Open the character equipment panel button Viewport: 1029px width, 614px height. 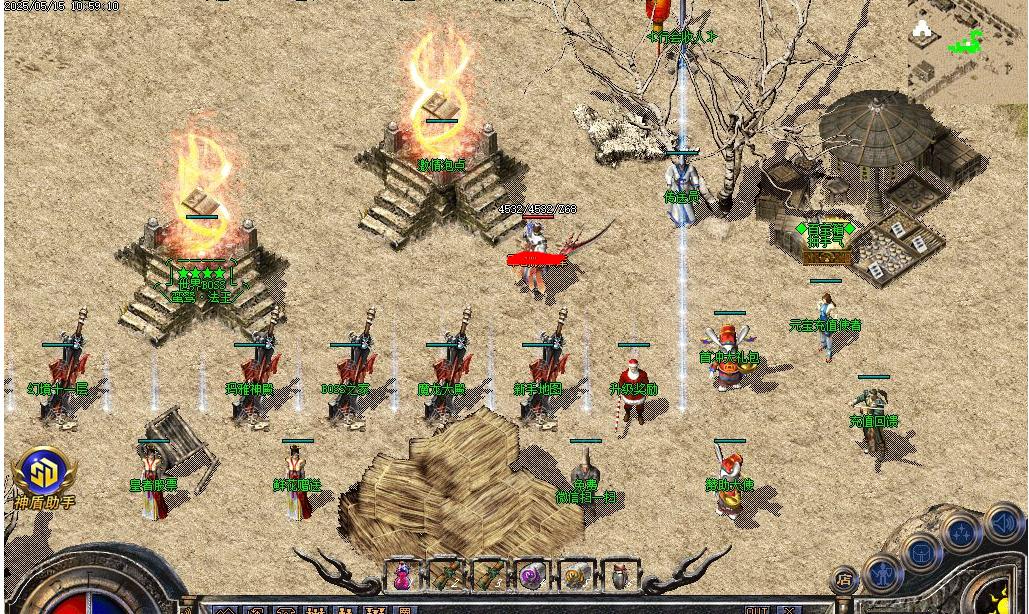coord(883,573)
